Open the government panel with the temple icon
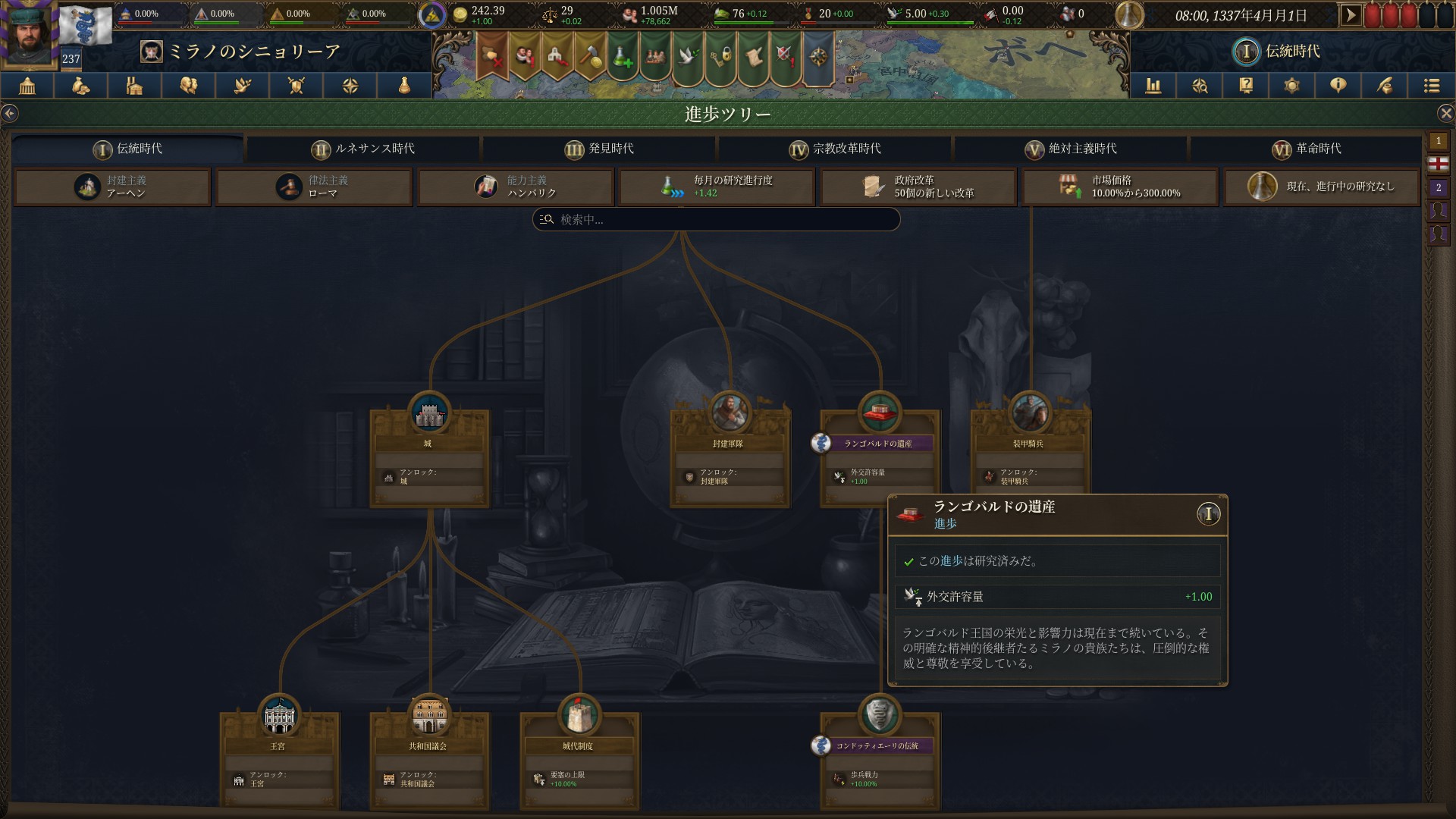 tap(28, 86)
